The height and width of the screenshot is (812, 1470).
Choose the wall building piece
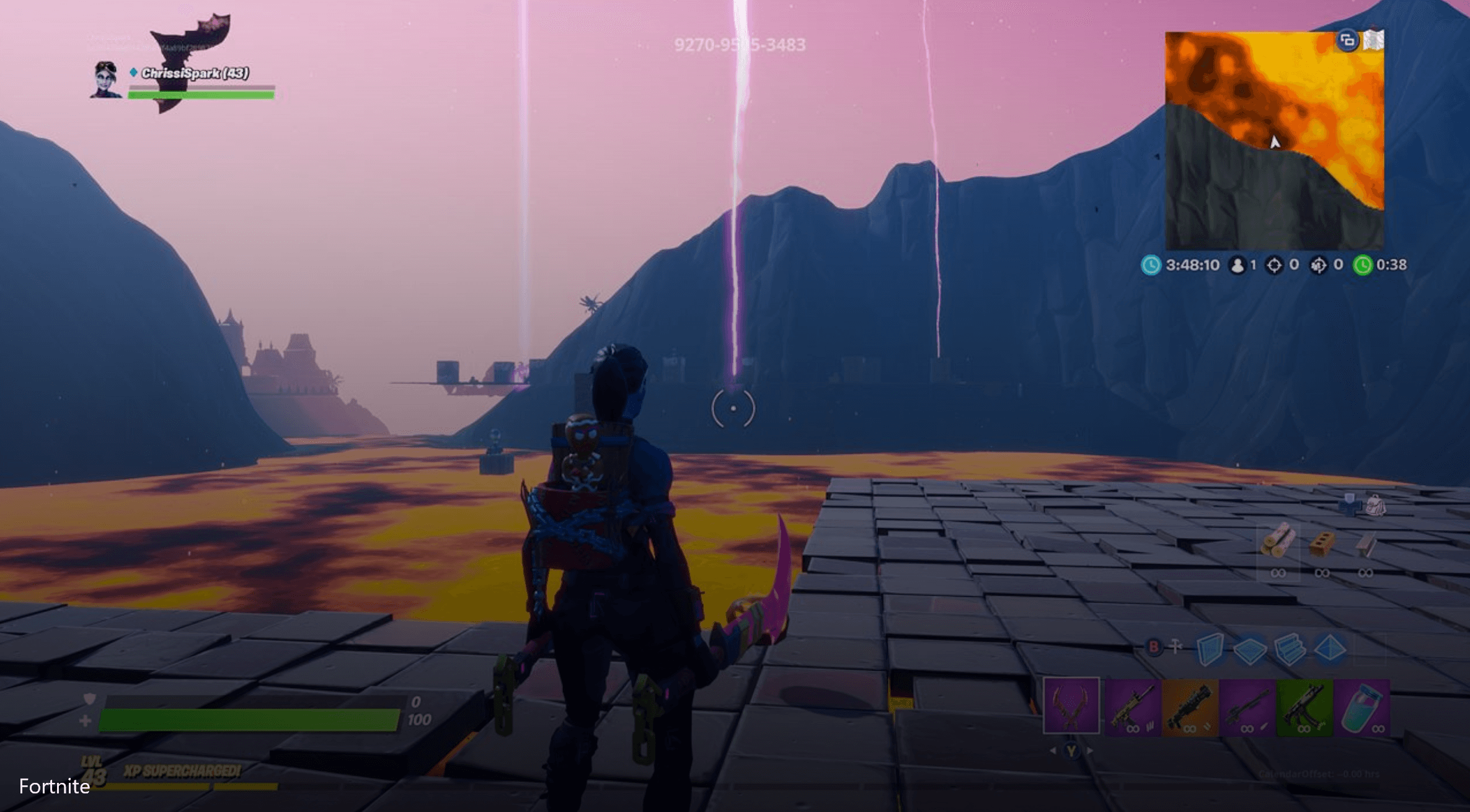[x=1209, y=650]
